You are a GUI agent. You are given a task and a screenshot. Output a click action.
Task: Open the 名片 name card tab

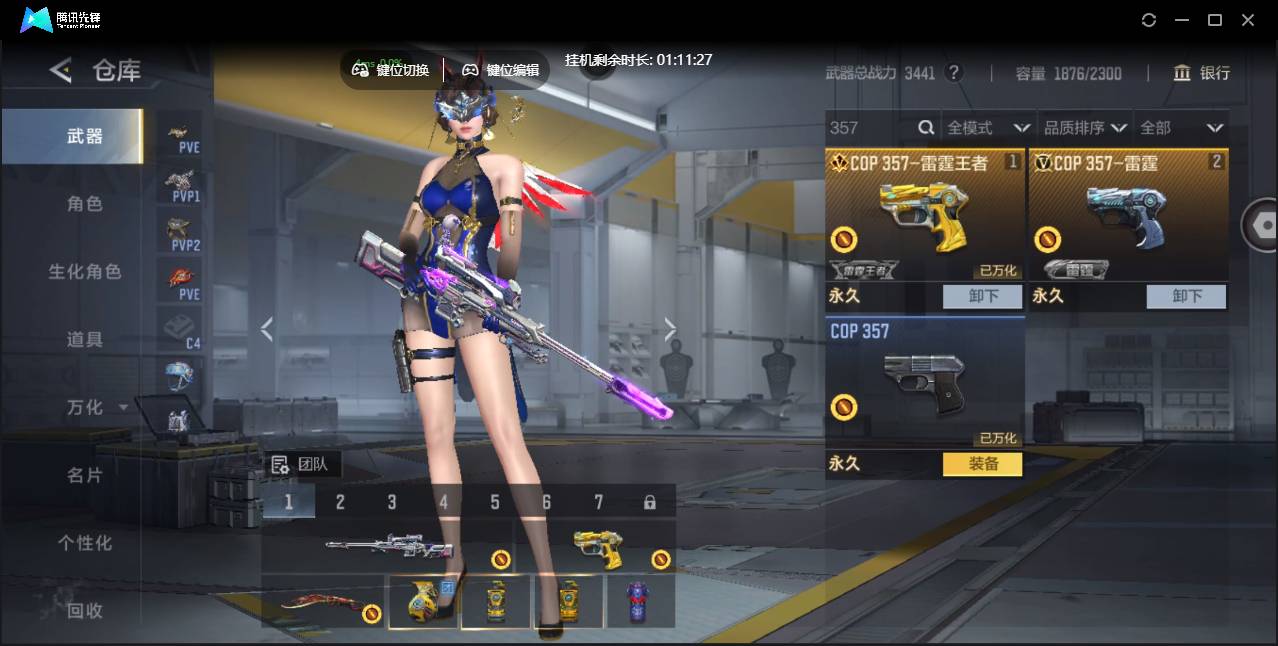(x=85, y=475)
